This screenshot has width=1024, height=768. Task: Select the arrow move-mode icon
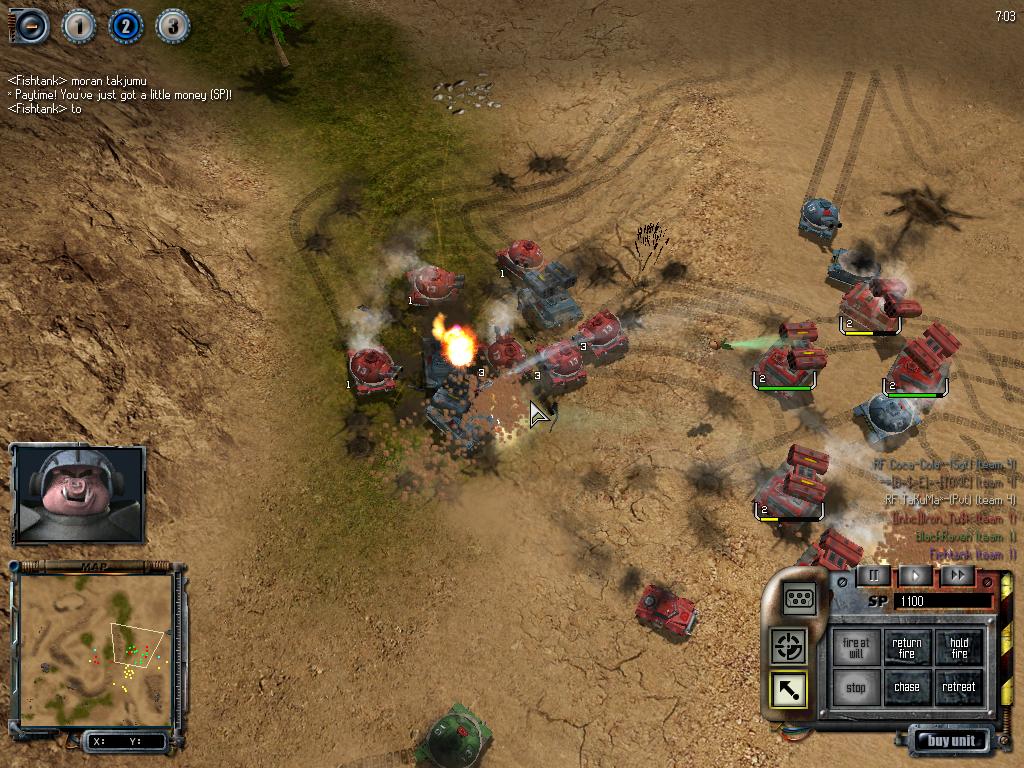789,689
